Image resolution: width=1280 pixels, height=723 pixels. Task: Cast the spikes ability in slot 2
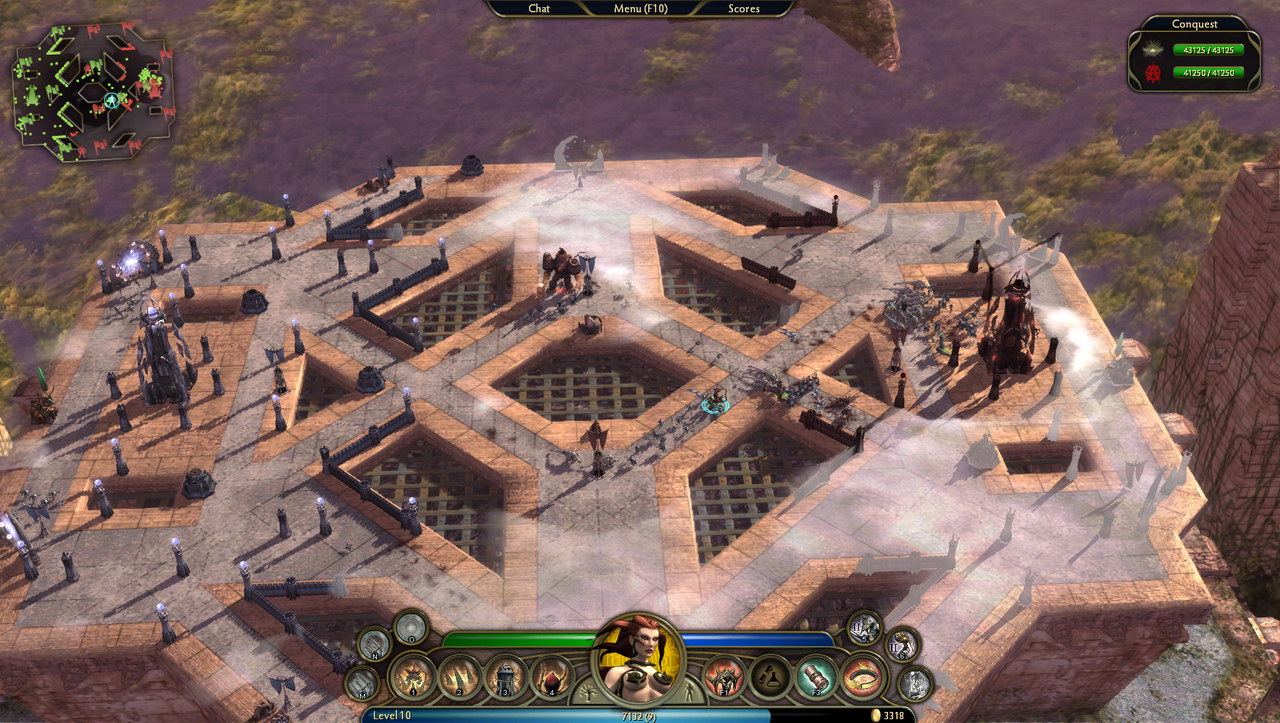pos(461,676)
